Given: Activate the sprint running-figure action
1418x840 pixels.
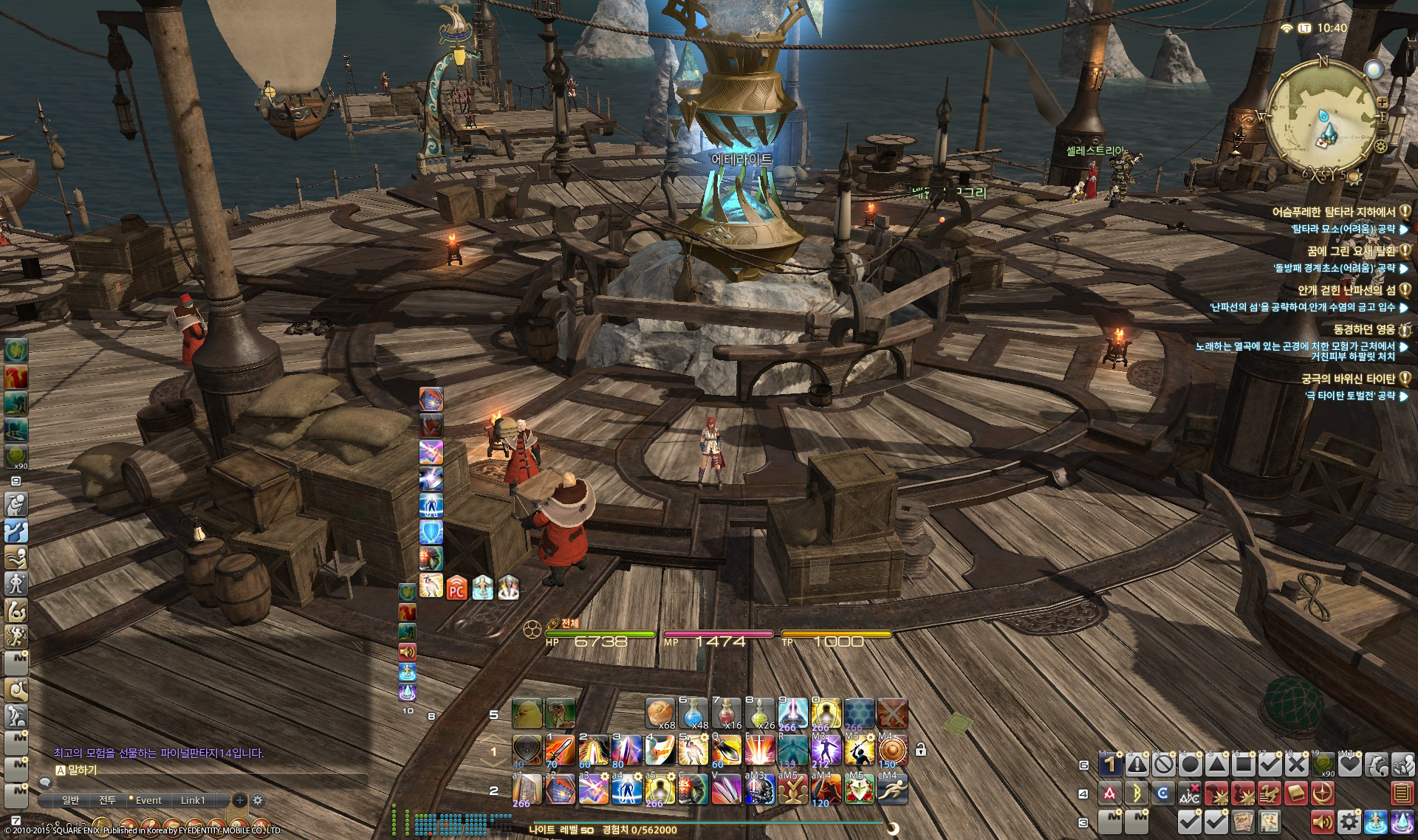Looking at the screenshot, I should (x=892, y=791).
